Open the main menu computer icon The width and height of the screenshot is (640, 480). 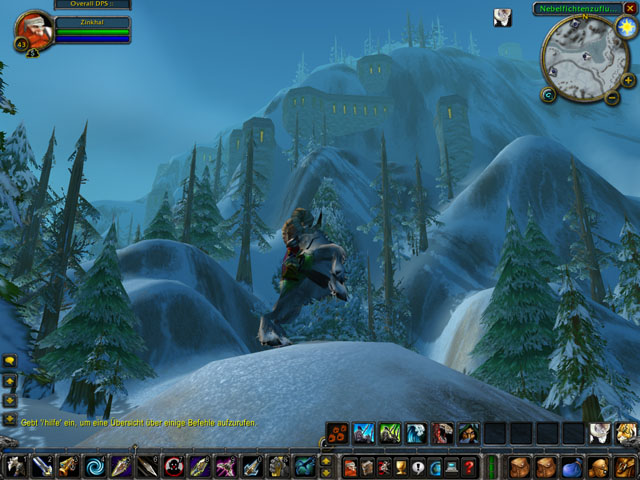(x=452, y=466)
